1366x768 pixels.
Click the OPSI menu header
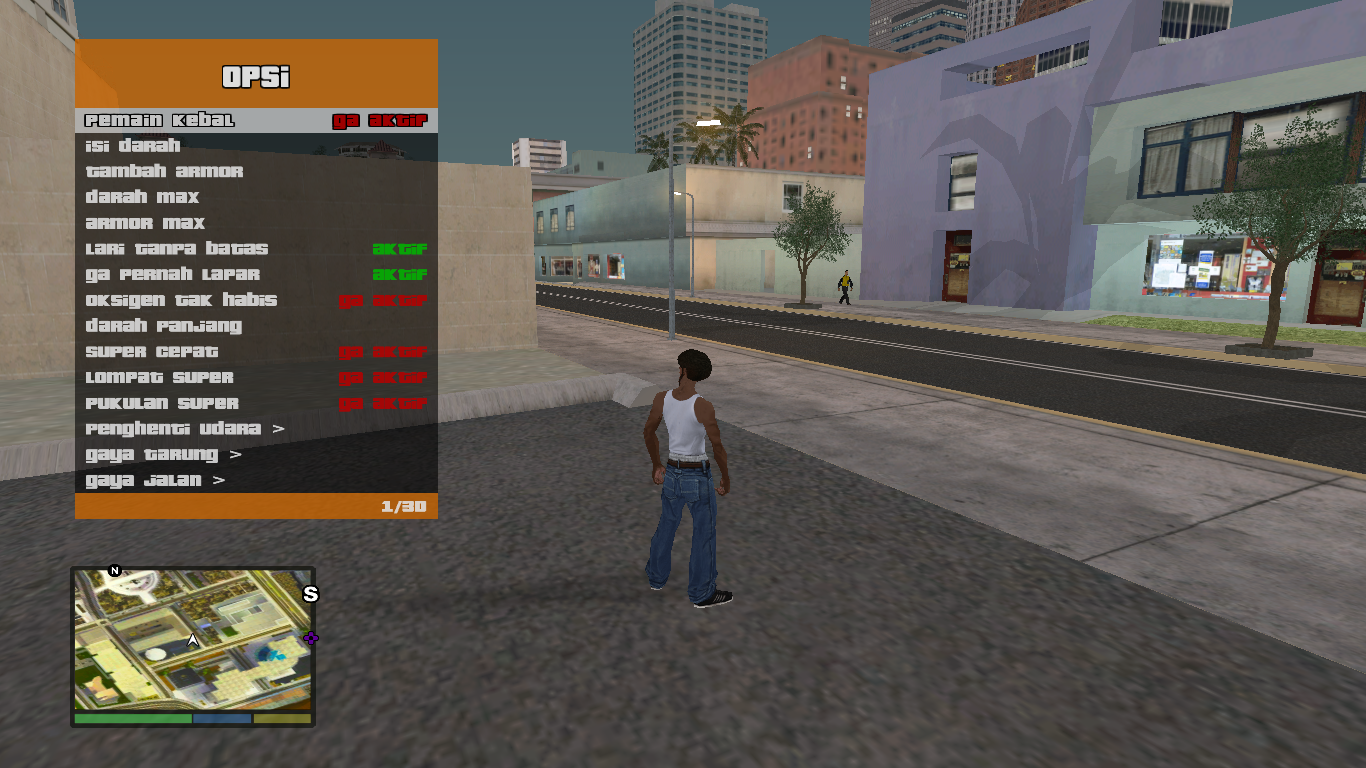click(255, 77)
